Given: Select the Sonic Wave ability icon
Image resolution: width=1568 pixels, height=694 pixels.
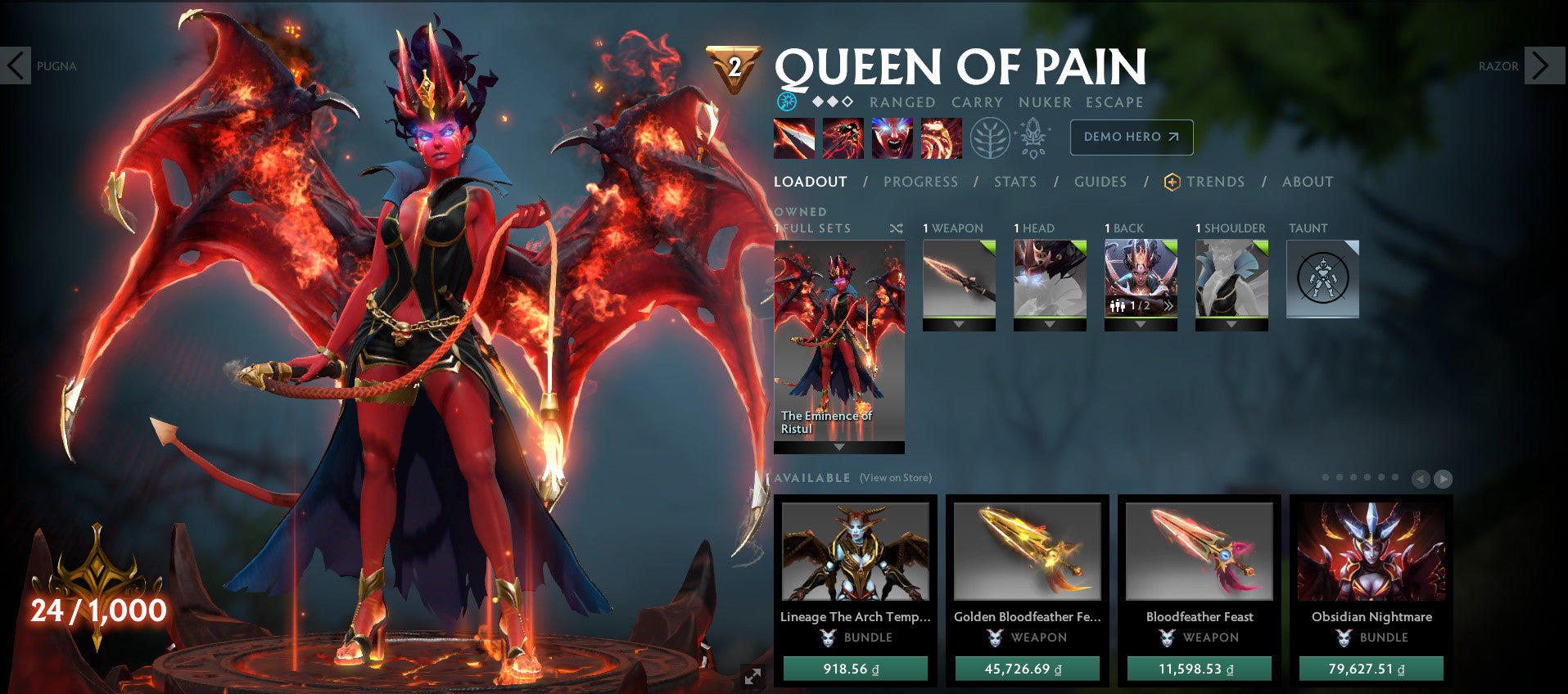Looking at the screenshot, I should point(942,137).
